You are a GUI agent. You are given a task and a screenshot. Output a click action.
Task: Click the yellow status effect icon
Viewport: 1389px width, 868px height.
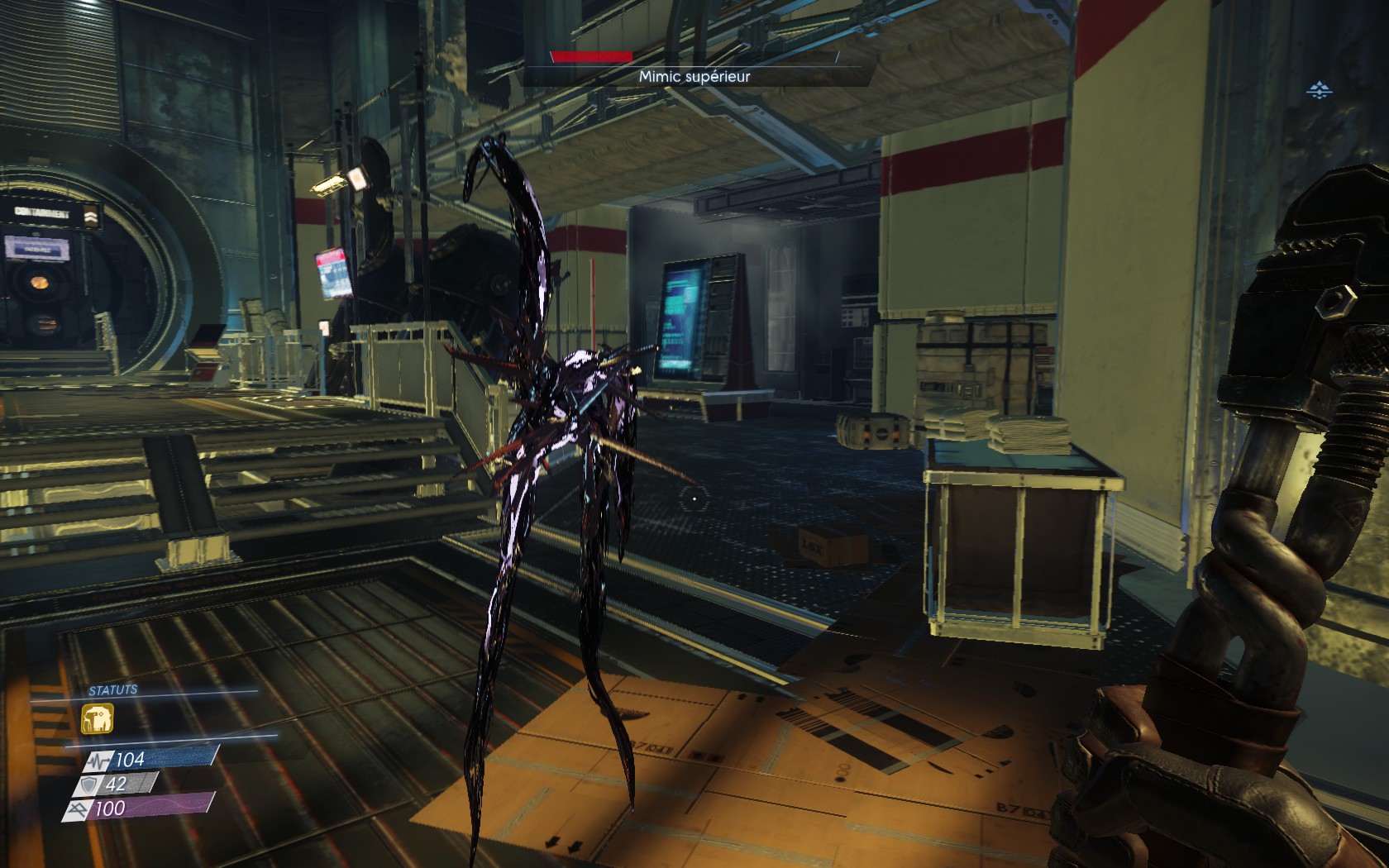click(98, 718)
